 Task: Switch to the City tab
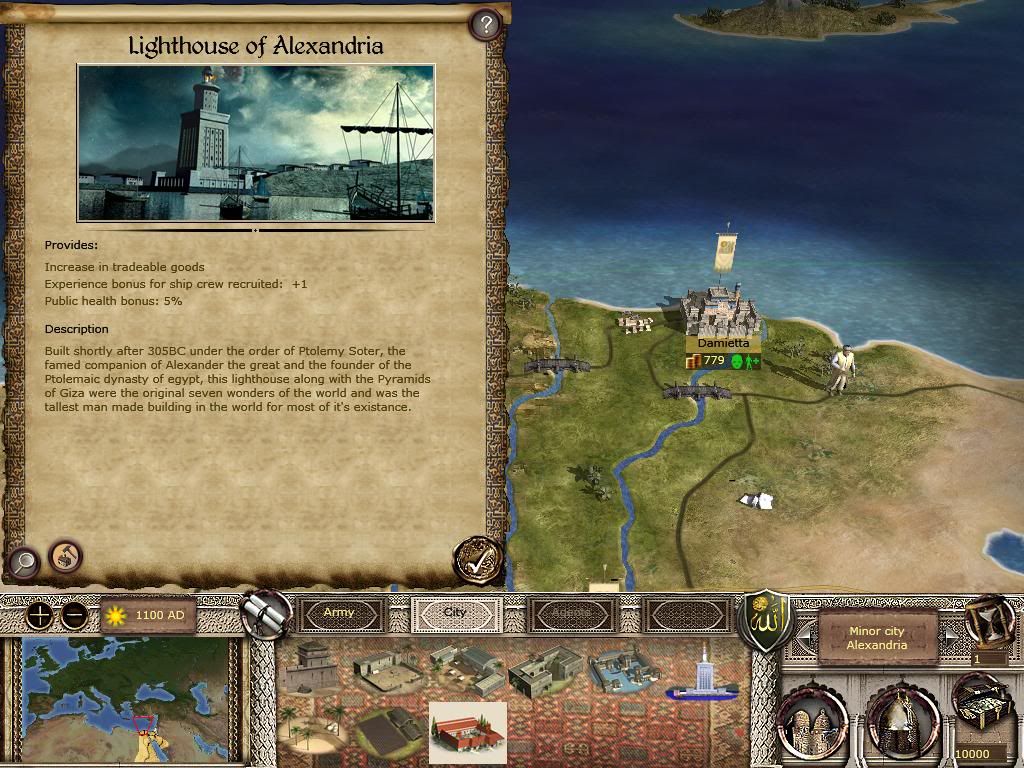point(455,614)
